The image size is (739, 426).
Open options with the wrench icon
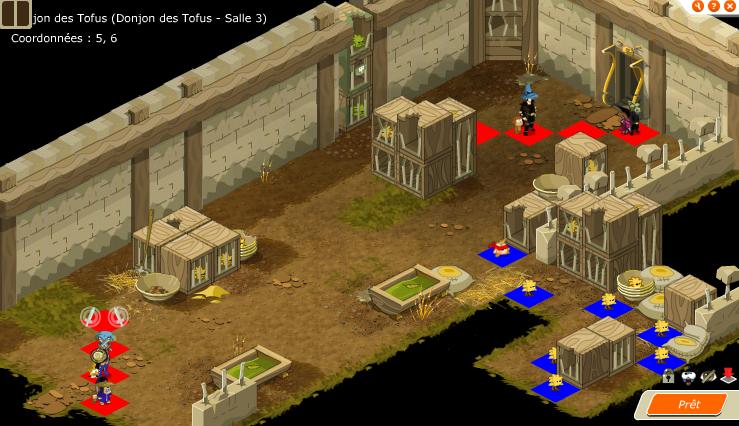699,6
